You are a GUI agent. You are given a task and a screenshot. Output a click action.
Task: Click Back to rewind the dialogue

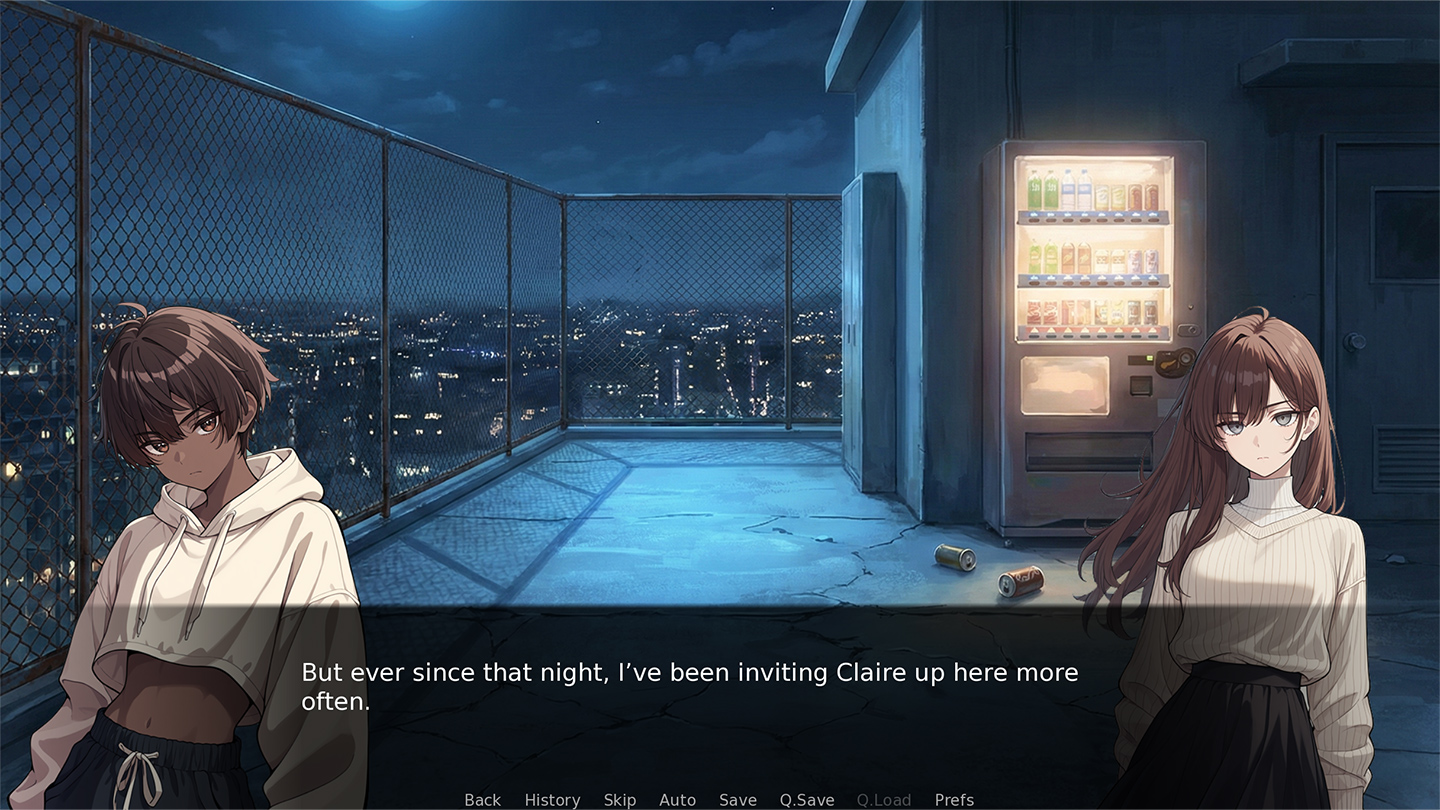click(x=482, y=799)
